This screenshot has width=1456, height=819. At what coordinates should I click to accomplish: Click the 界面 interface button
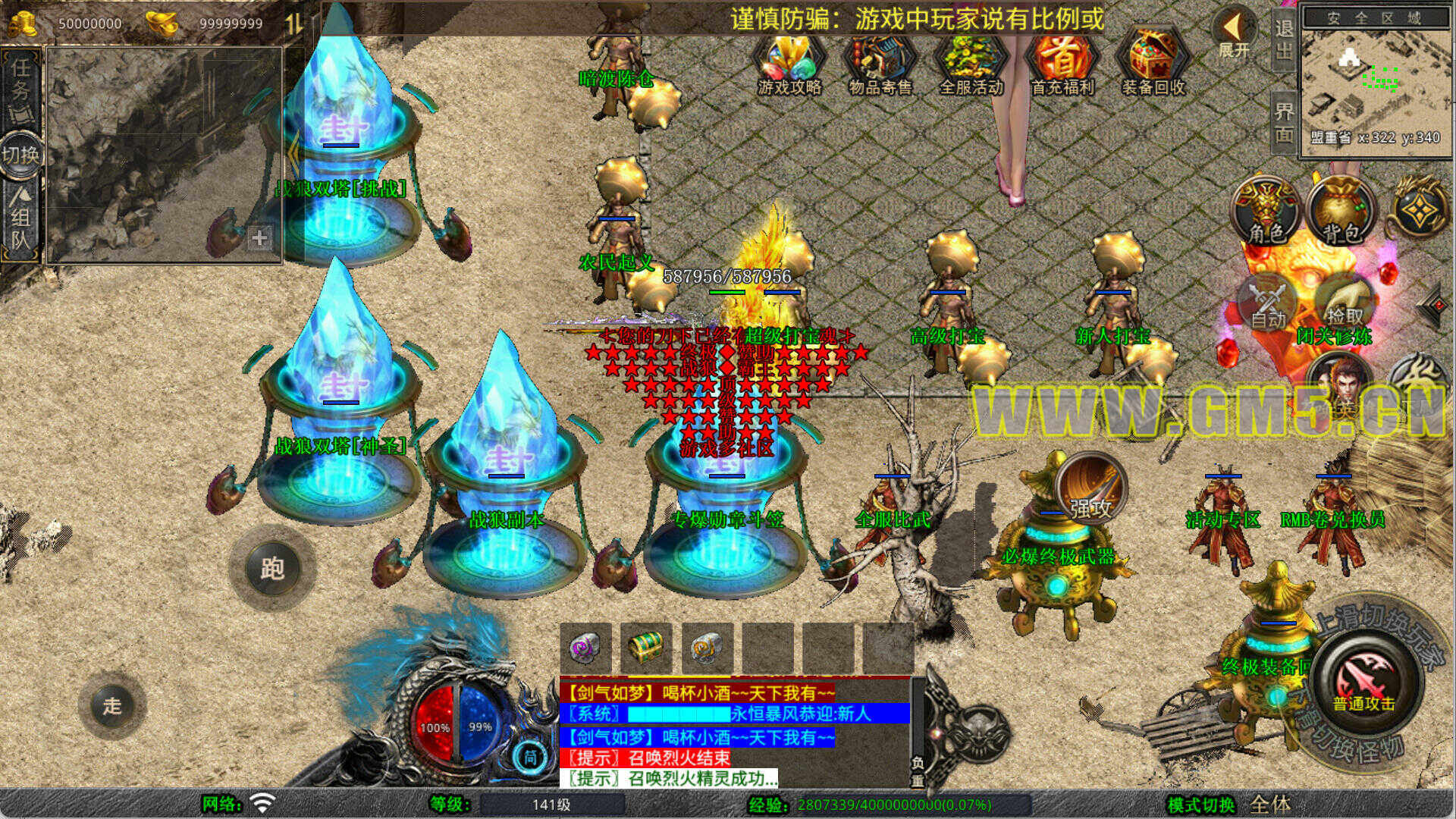click(1283, 123)
